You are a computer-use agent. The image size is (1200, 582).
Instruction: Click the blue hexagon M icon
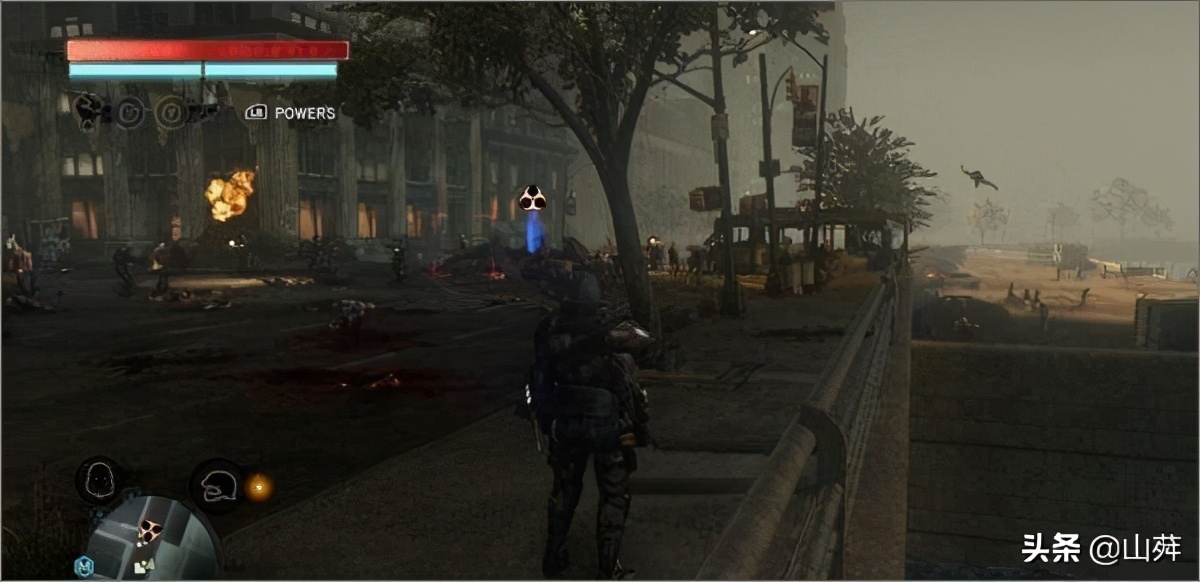(84, 567)
